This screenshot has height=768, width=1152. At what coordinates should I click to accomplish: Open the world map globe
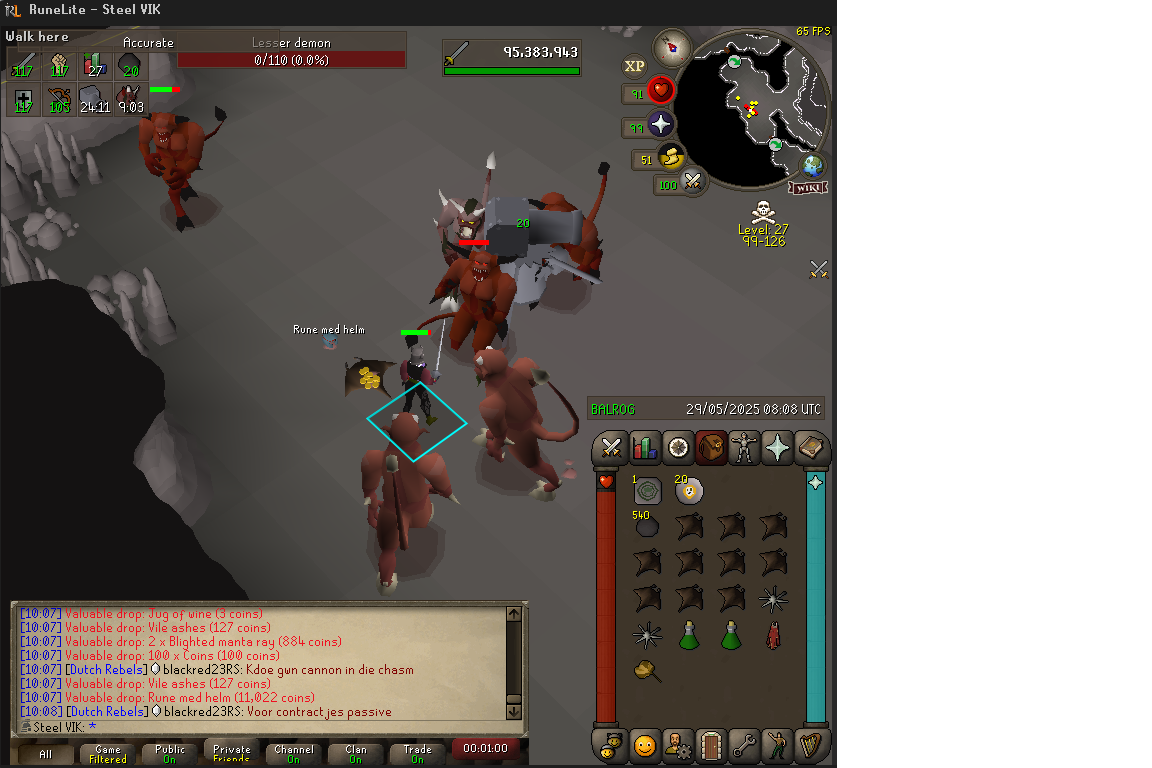(x=812, y=165)
